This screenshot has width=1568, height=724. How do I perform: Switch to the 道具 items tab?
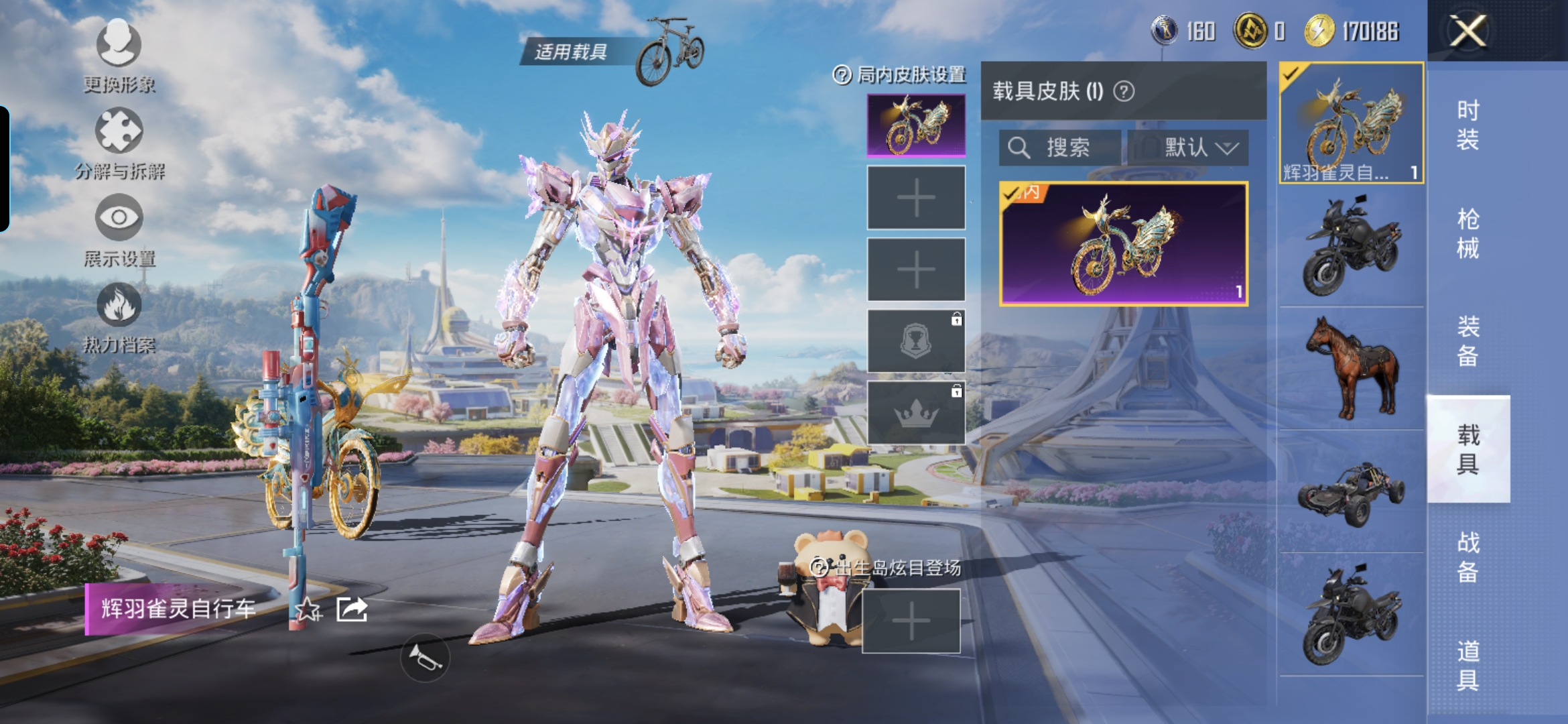tap(1467, 665)
